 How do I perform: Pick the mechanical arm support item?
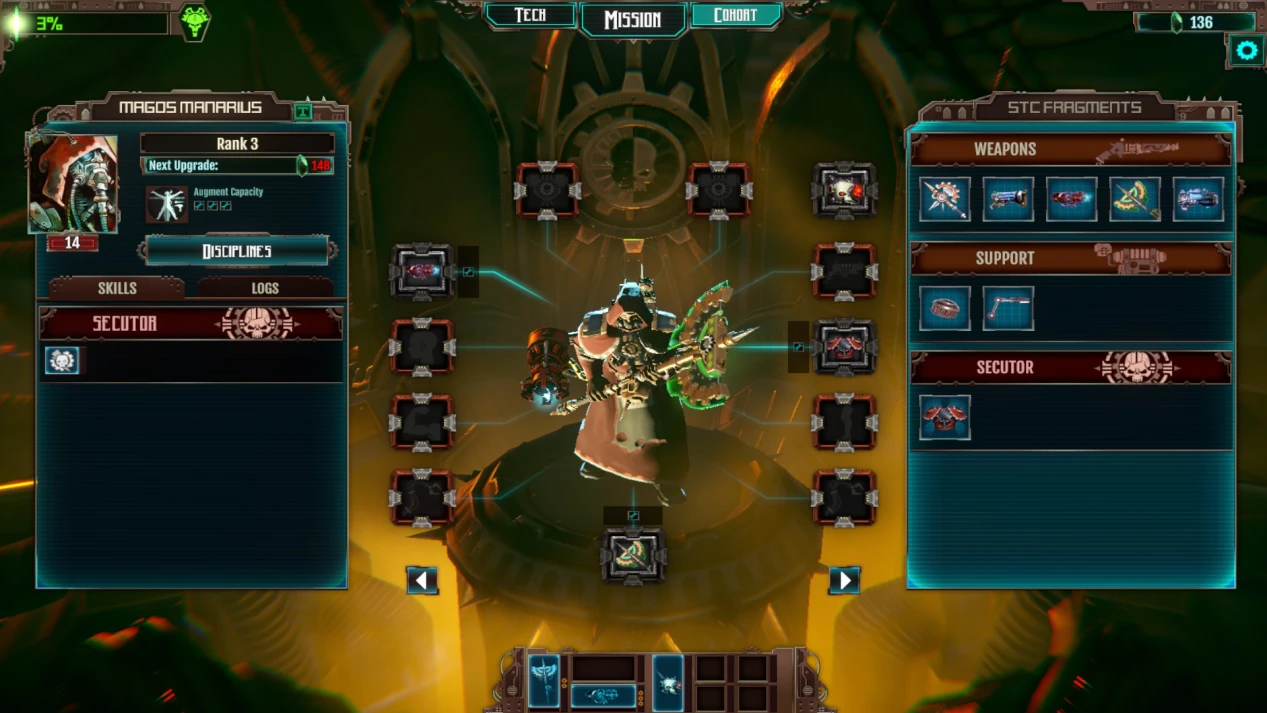pos(1008,308)
